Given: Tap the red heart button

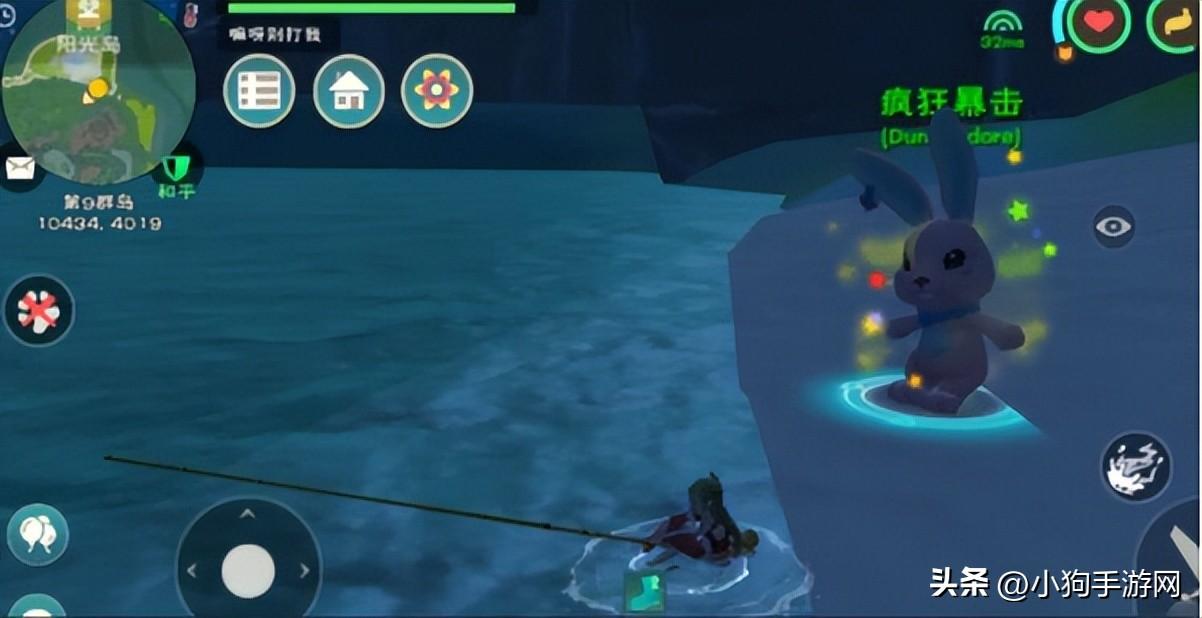Looking at the screenshot, I should pos(1098,22).
